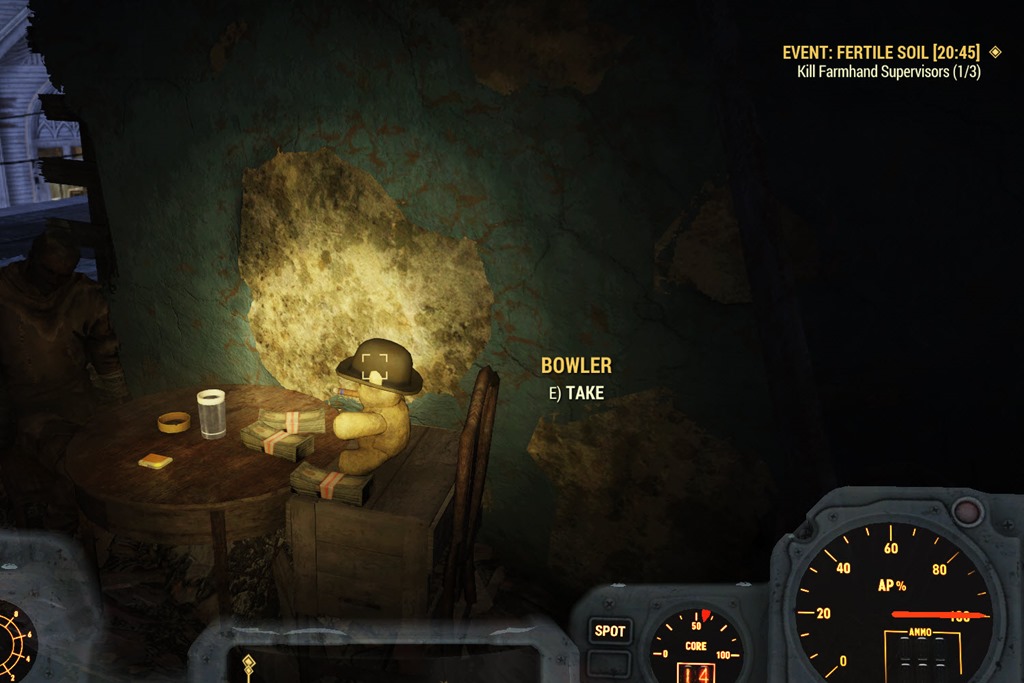
Task: Click the diamond event marker icon
Action: 995,52
